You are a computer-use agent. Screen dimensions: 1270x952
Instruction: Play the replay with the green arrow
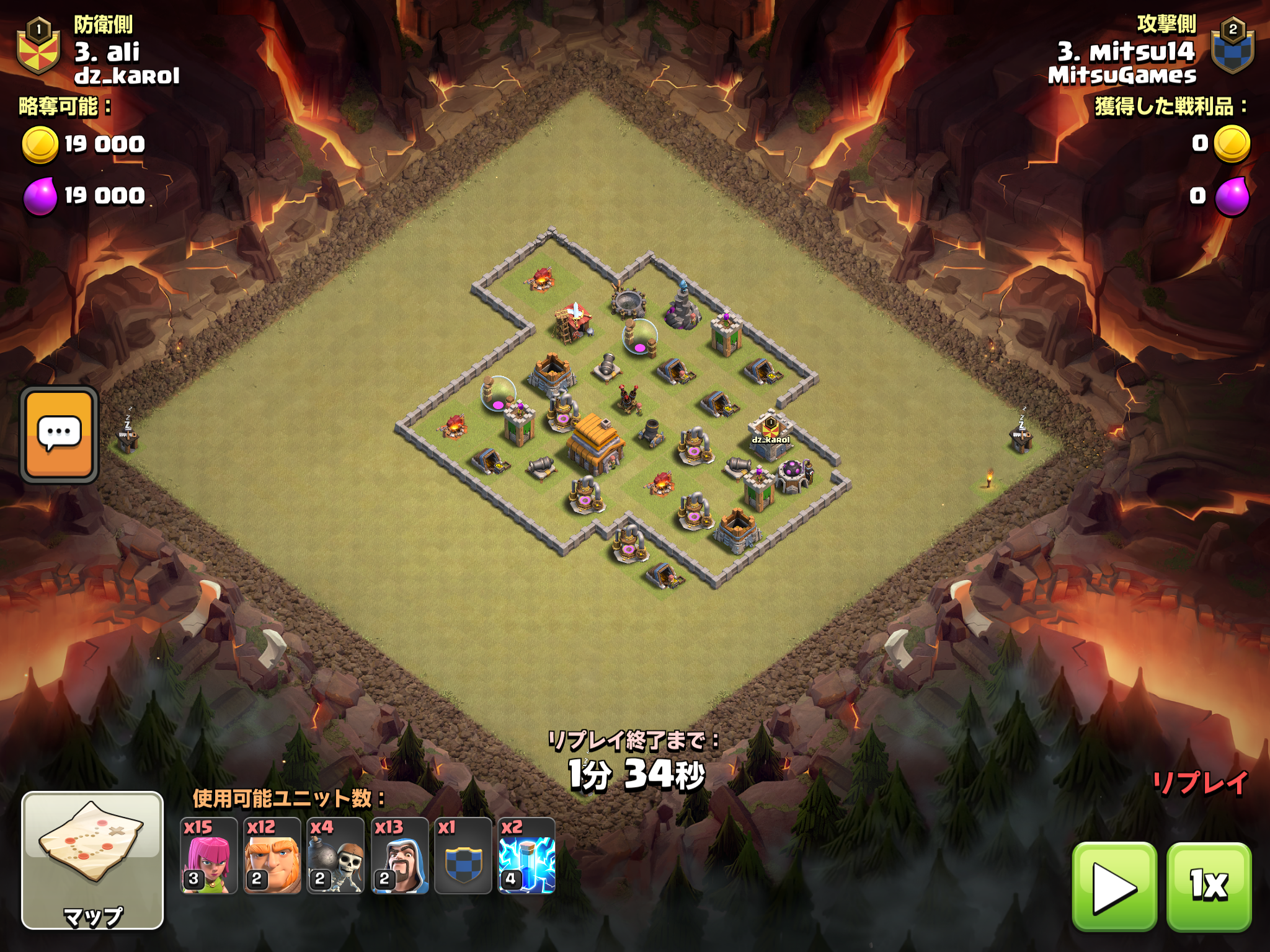[1114, 887]
